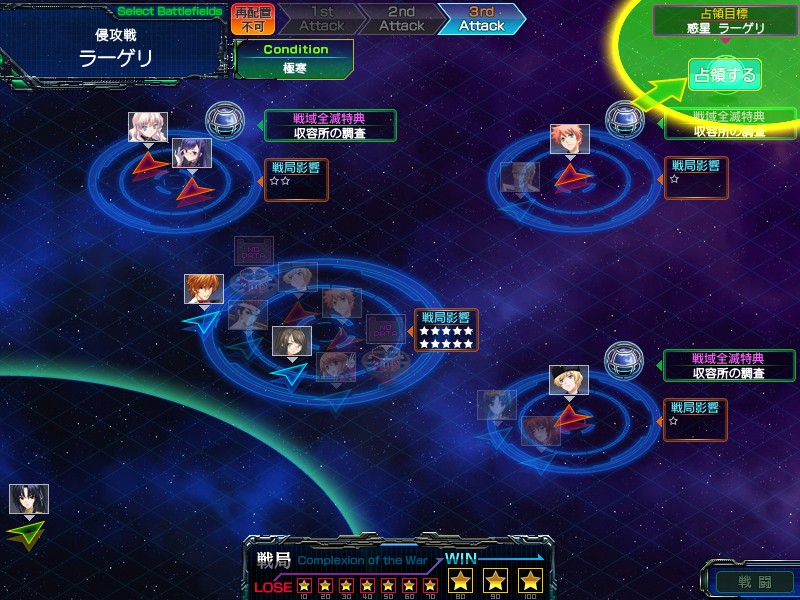The height and width of the screenshot is (600, 800).
Task: Click the globe icon beside the blonde unit
Action: point(625,359)
